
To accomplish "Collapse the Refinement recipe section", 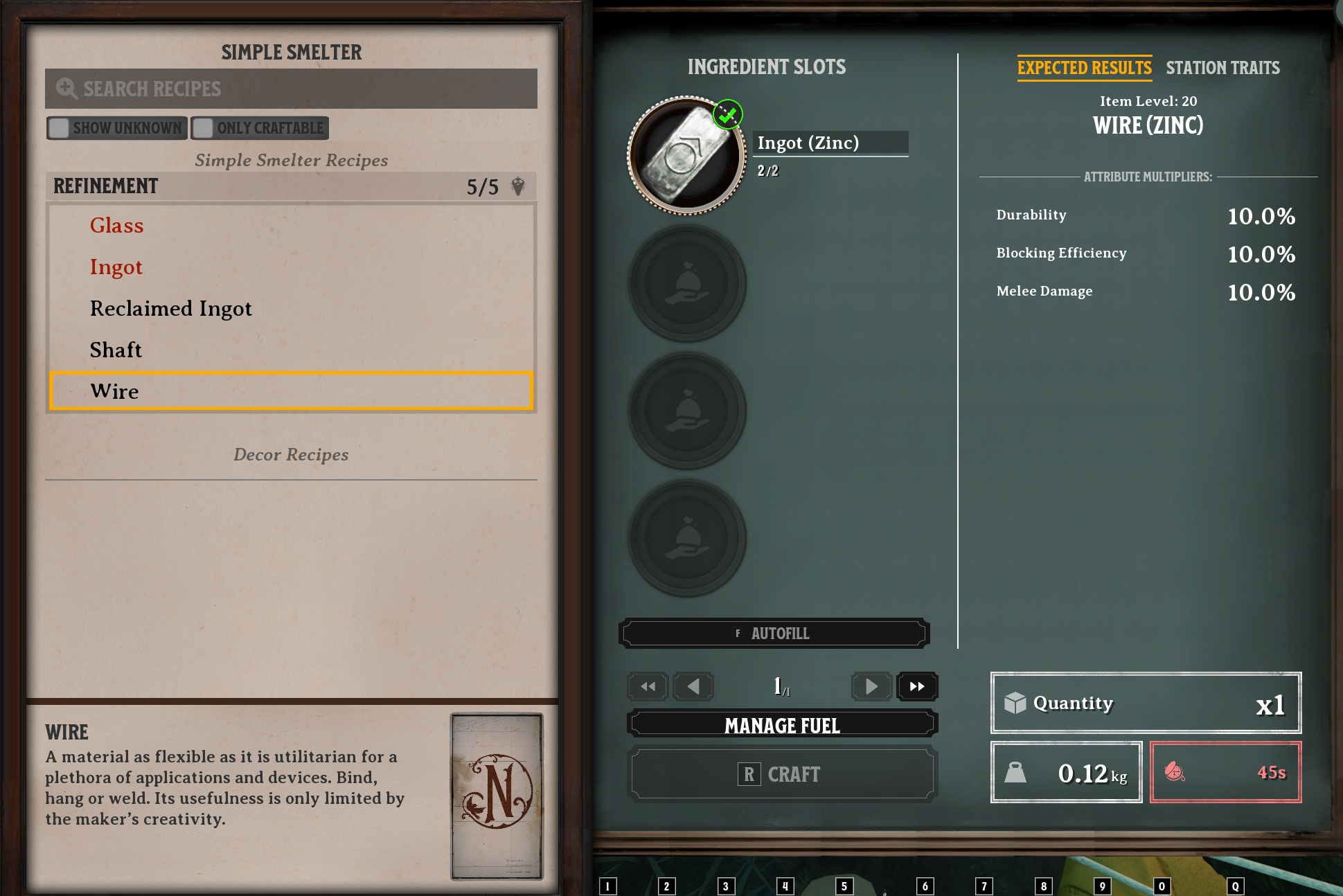I will (x=105, y=186).
